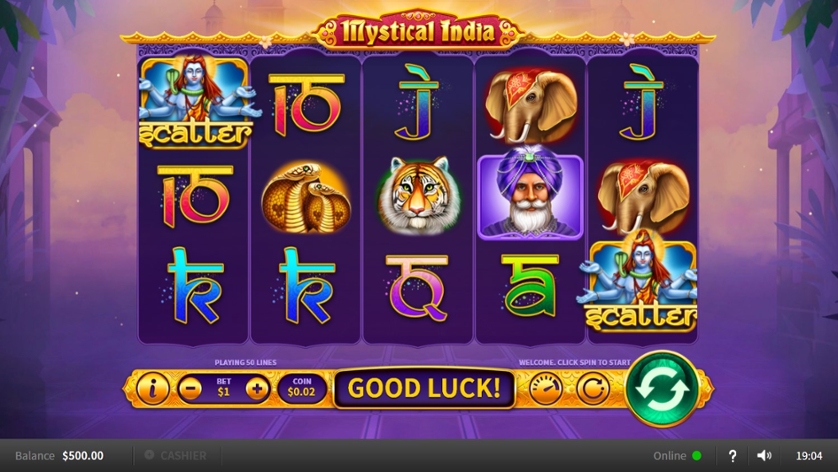838x472 pixels.
Task: Increase the bet with the plus button
Action: (257, 388)
